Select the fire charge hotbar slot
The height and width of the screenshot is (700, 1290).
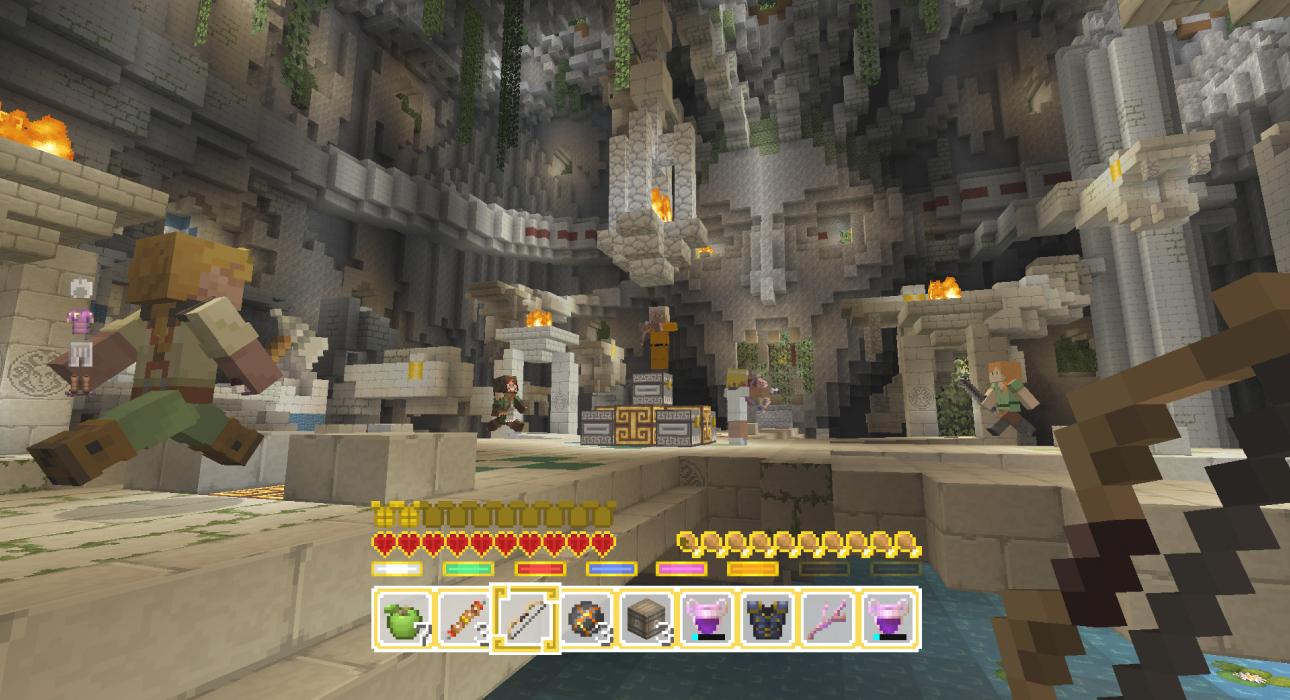coord(587,619)
